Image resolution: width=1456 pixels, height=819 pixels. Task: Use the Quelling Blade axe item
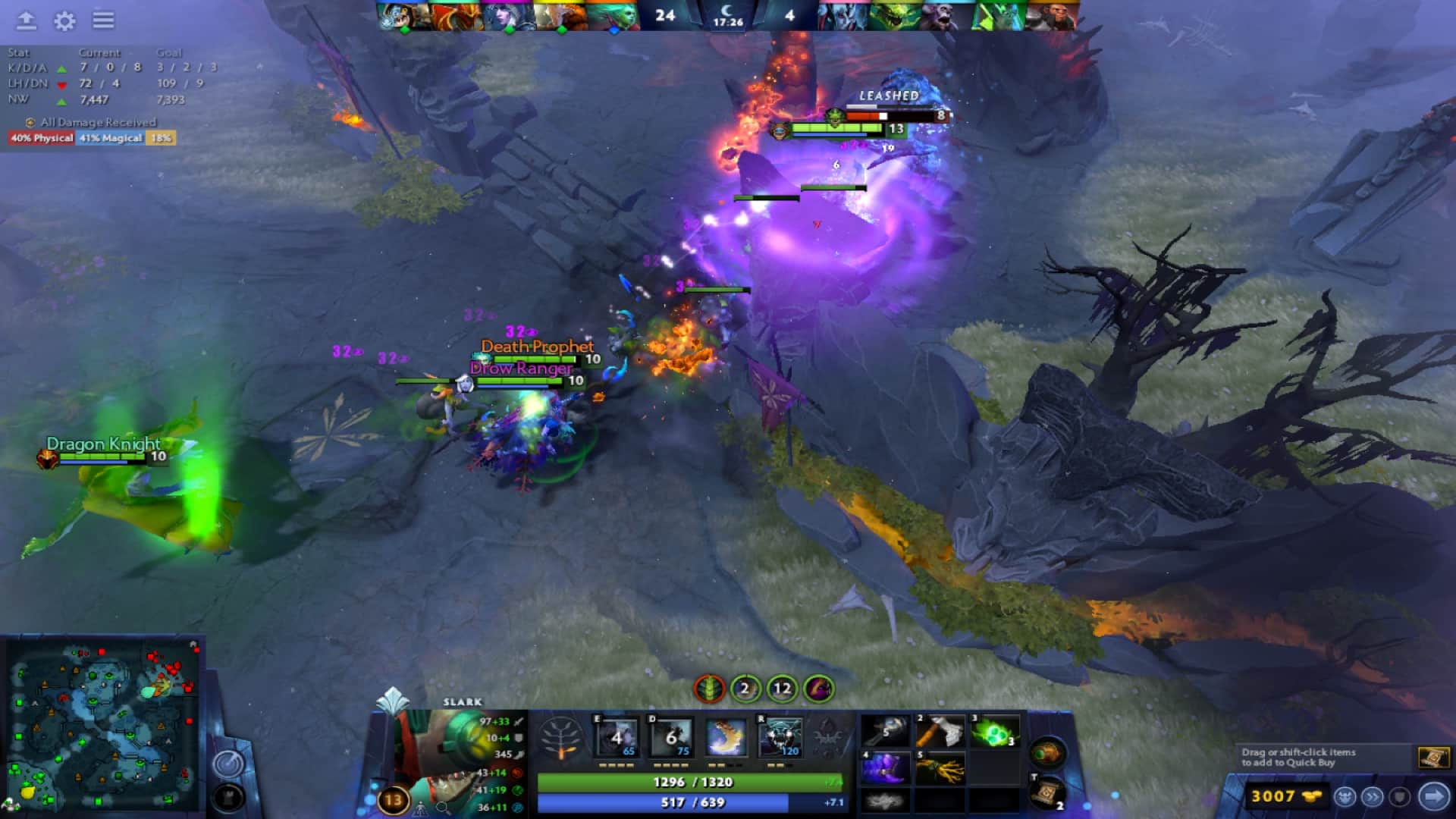939,732
